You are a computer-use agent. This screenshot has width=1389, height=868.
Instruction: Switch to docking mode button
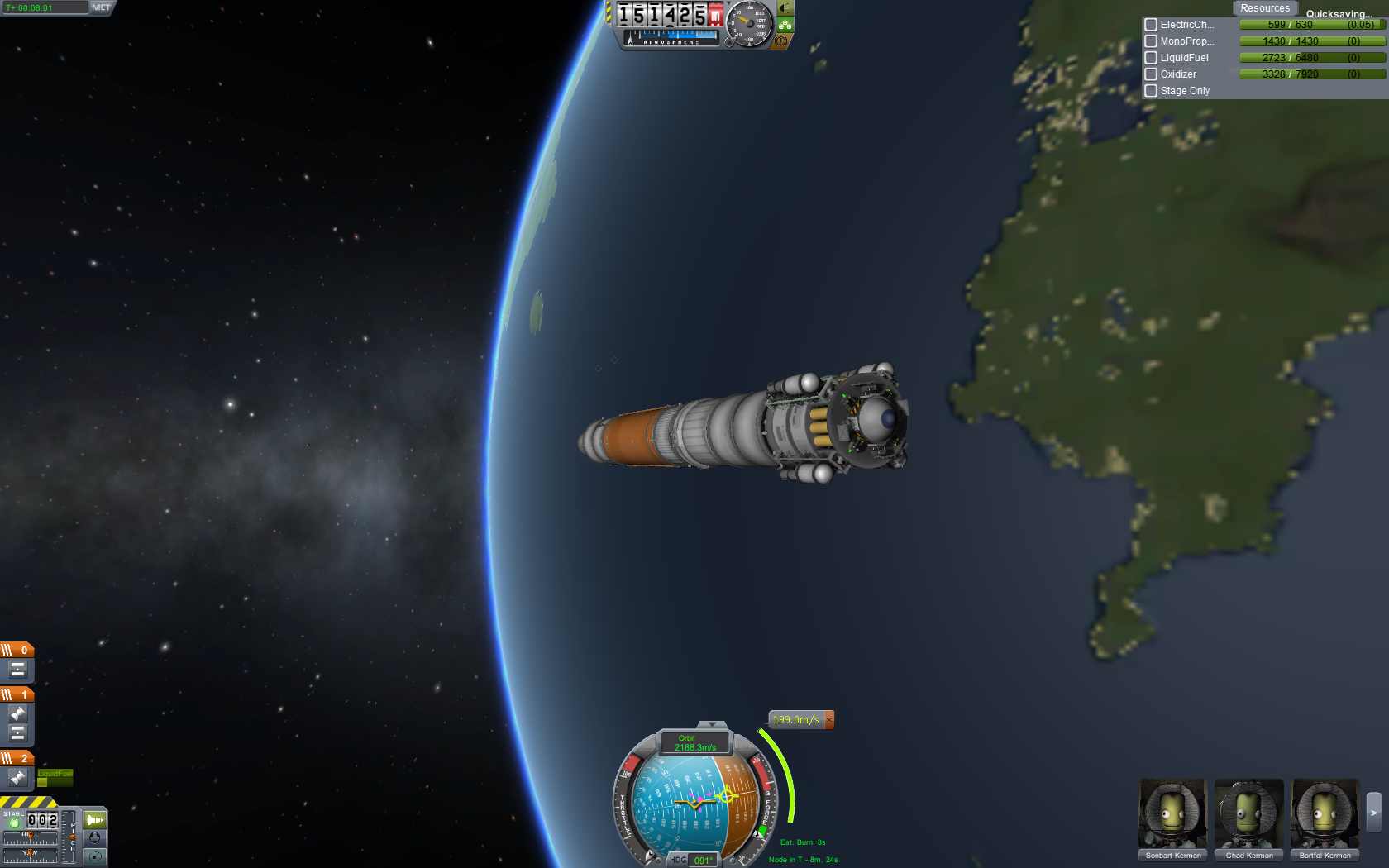[95, 837]
